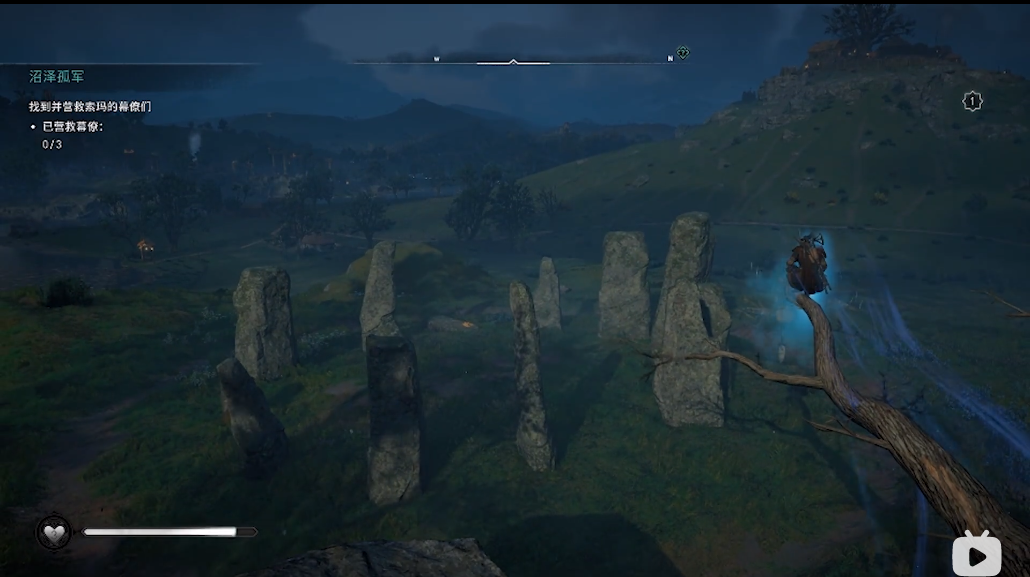Click the compass bar at top center

pos(513,61)
